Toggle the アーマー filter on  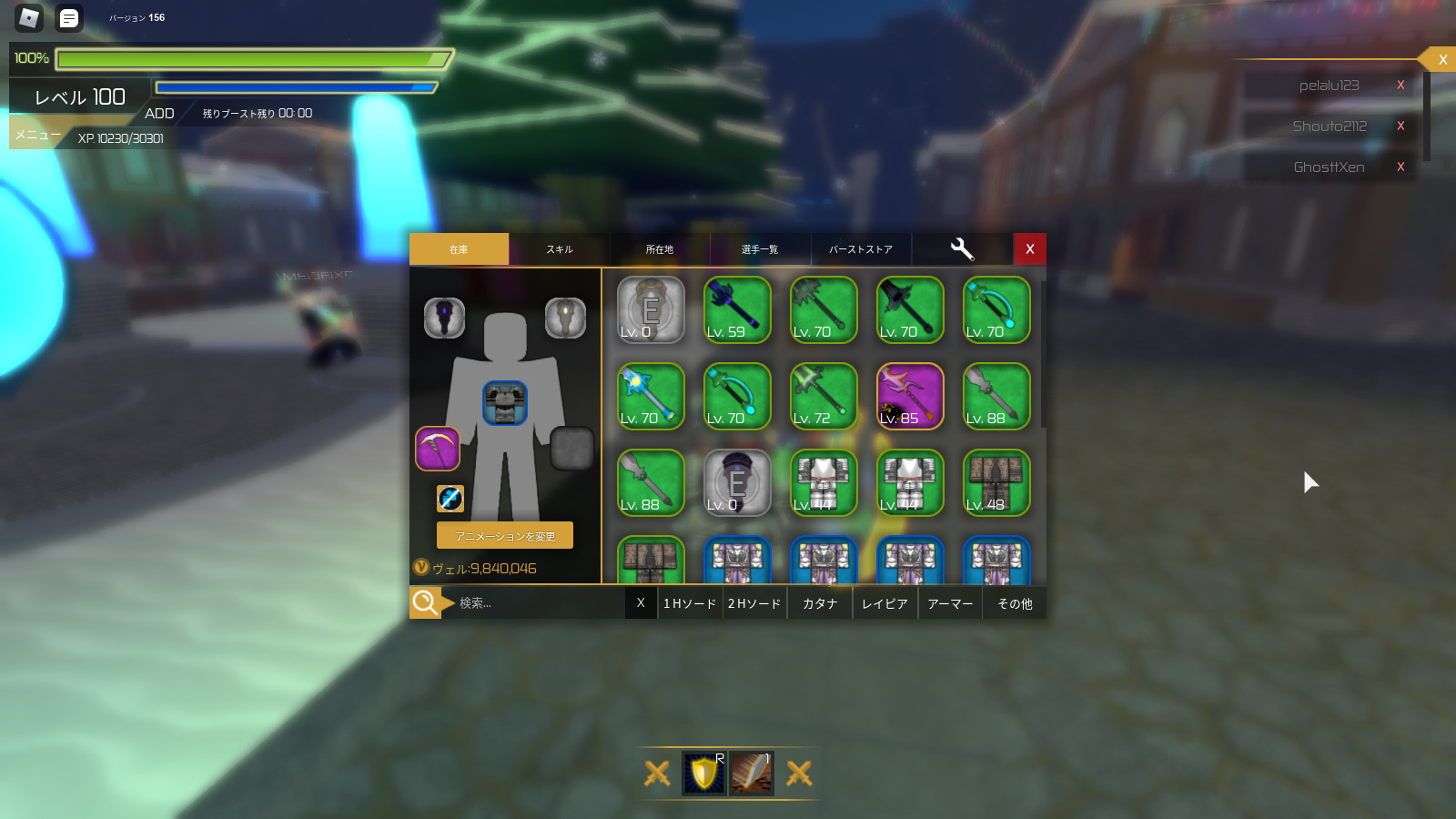pyautogui.click(x=949, y=602)
